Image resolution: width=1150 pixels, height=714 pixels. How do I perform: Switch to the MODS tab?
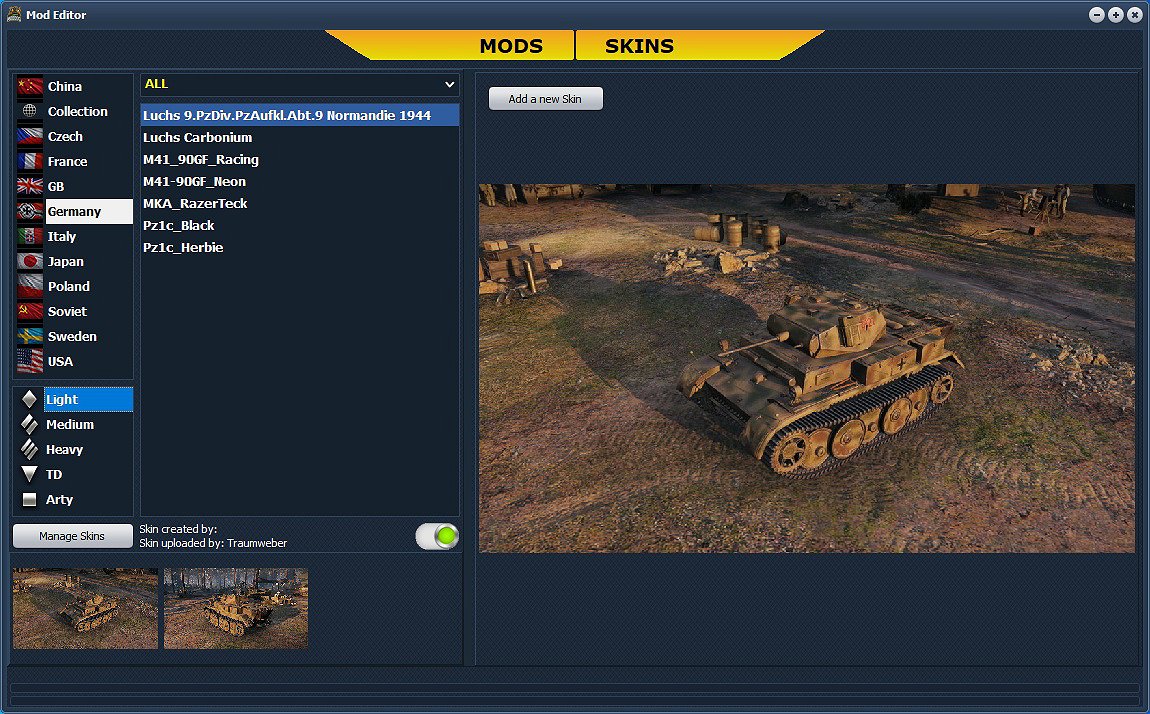pos(510,46)
